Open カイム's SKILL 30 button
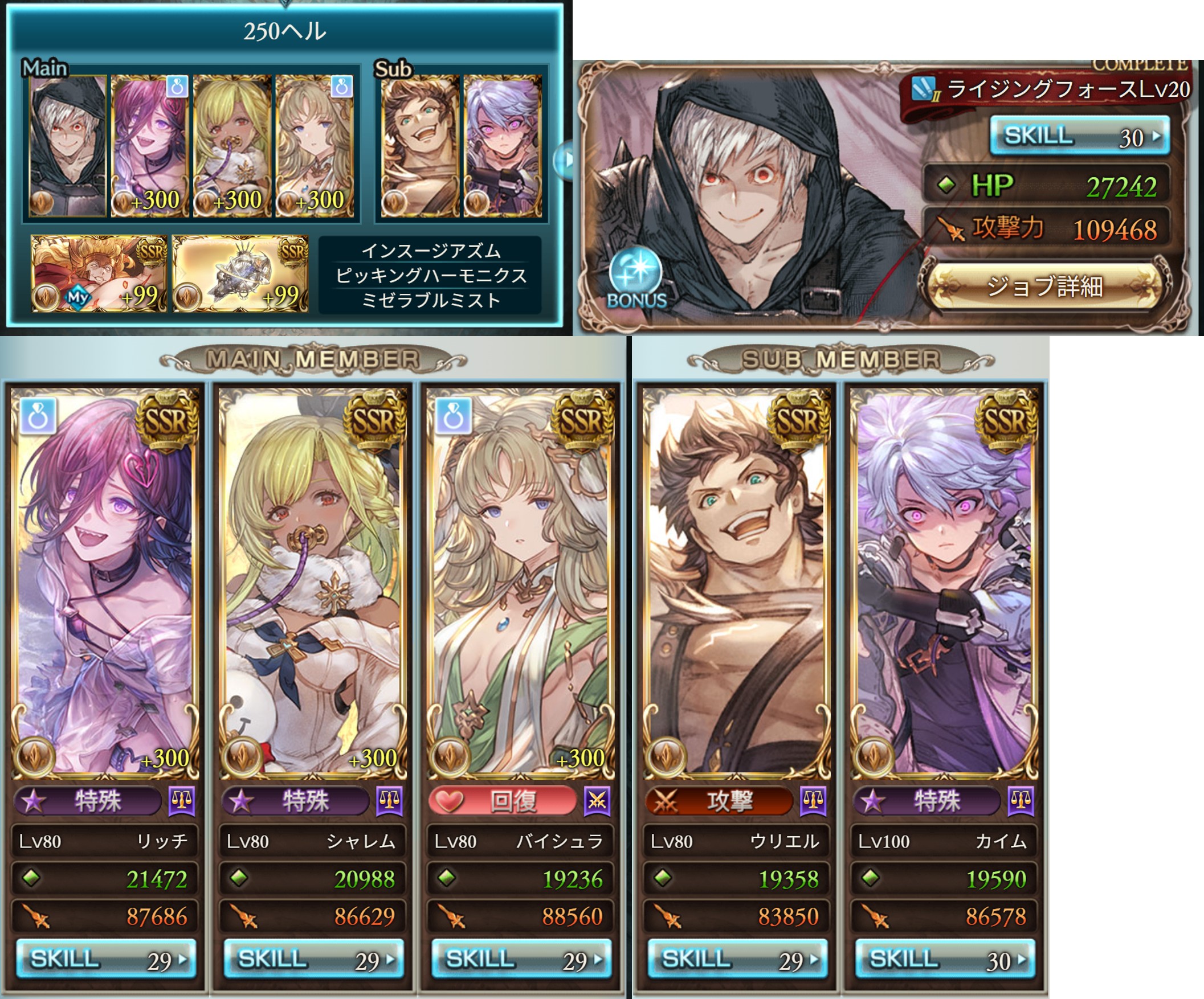 (x=944, y=959)
